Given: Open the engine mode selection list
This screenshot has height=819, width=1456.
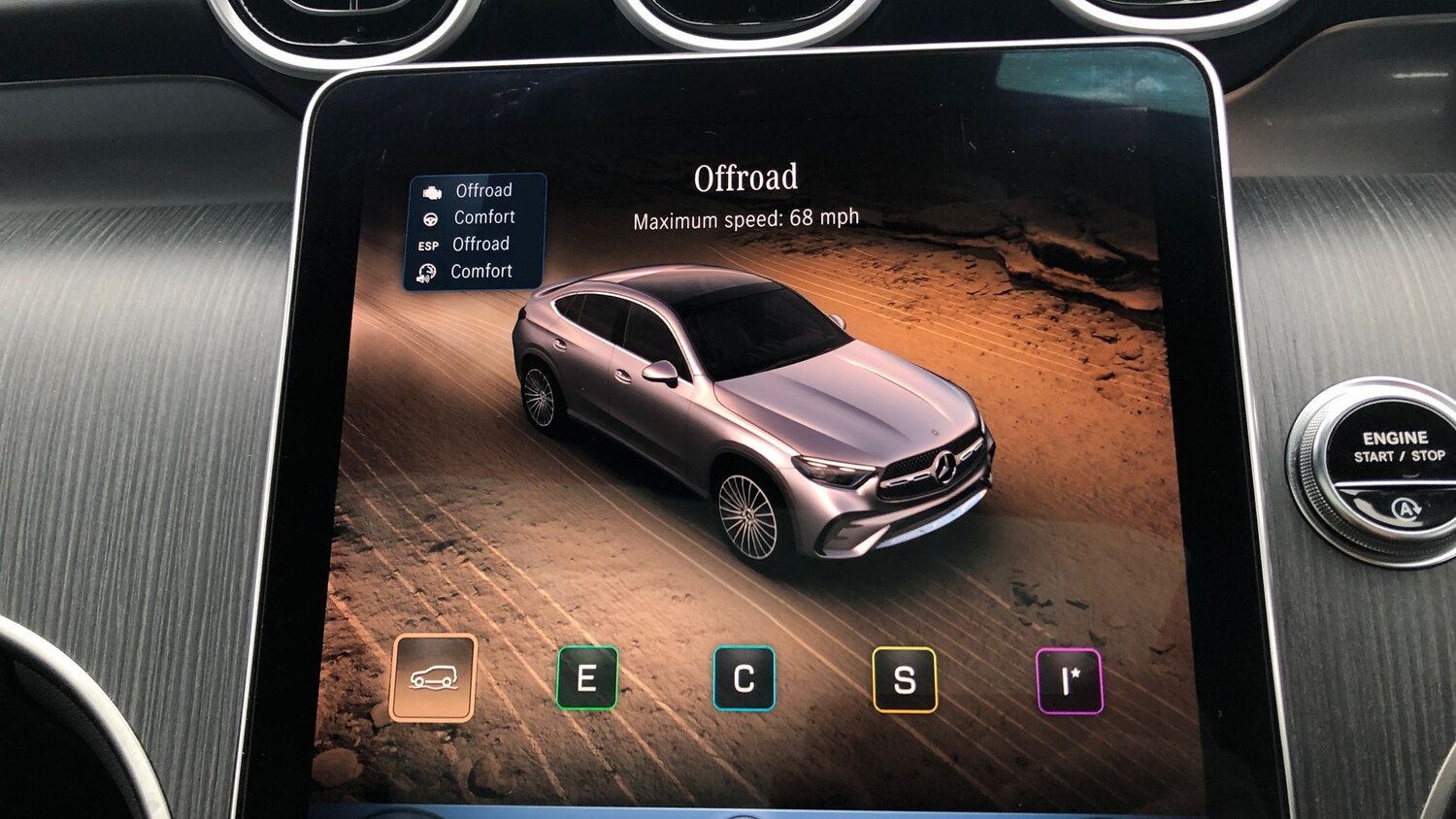Looking at the screenshot, I should pyautogui.click(x=483, y=190).
